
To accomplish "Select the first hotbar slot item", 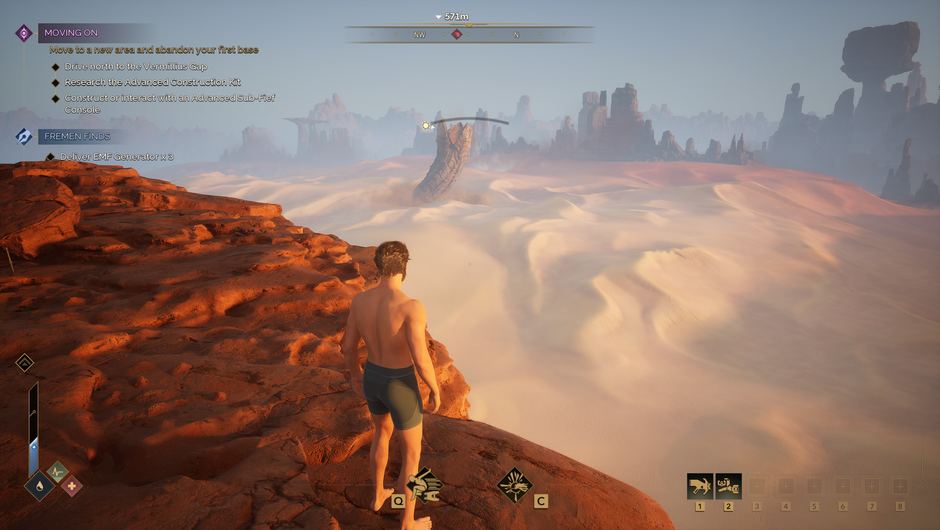I will click(x=700, y=486).
